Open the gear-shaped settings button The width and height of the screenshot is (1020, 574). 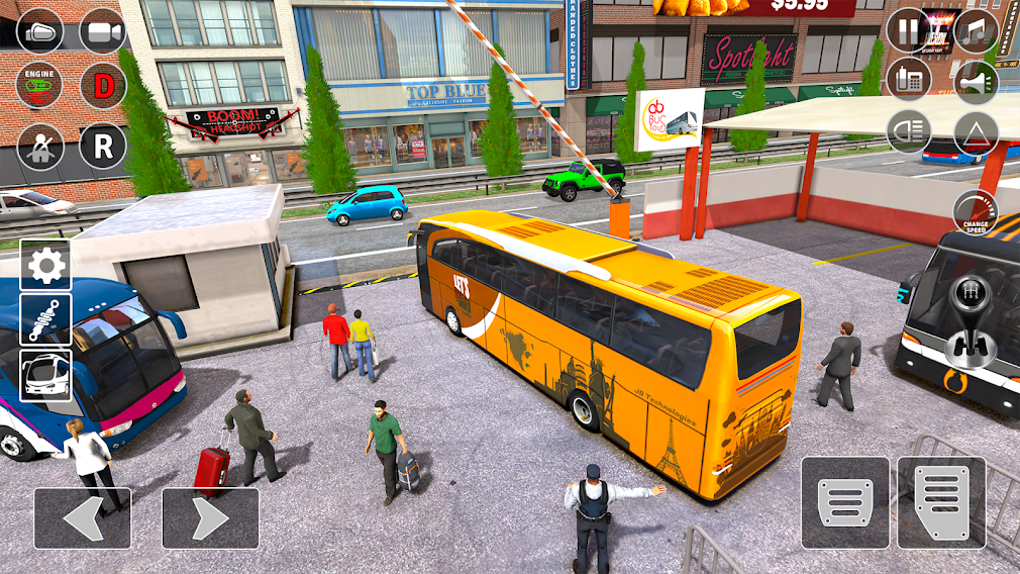[46, 265]
